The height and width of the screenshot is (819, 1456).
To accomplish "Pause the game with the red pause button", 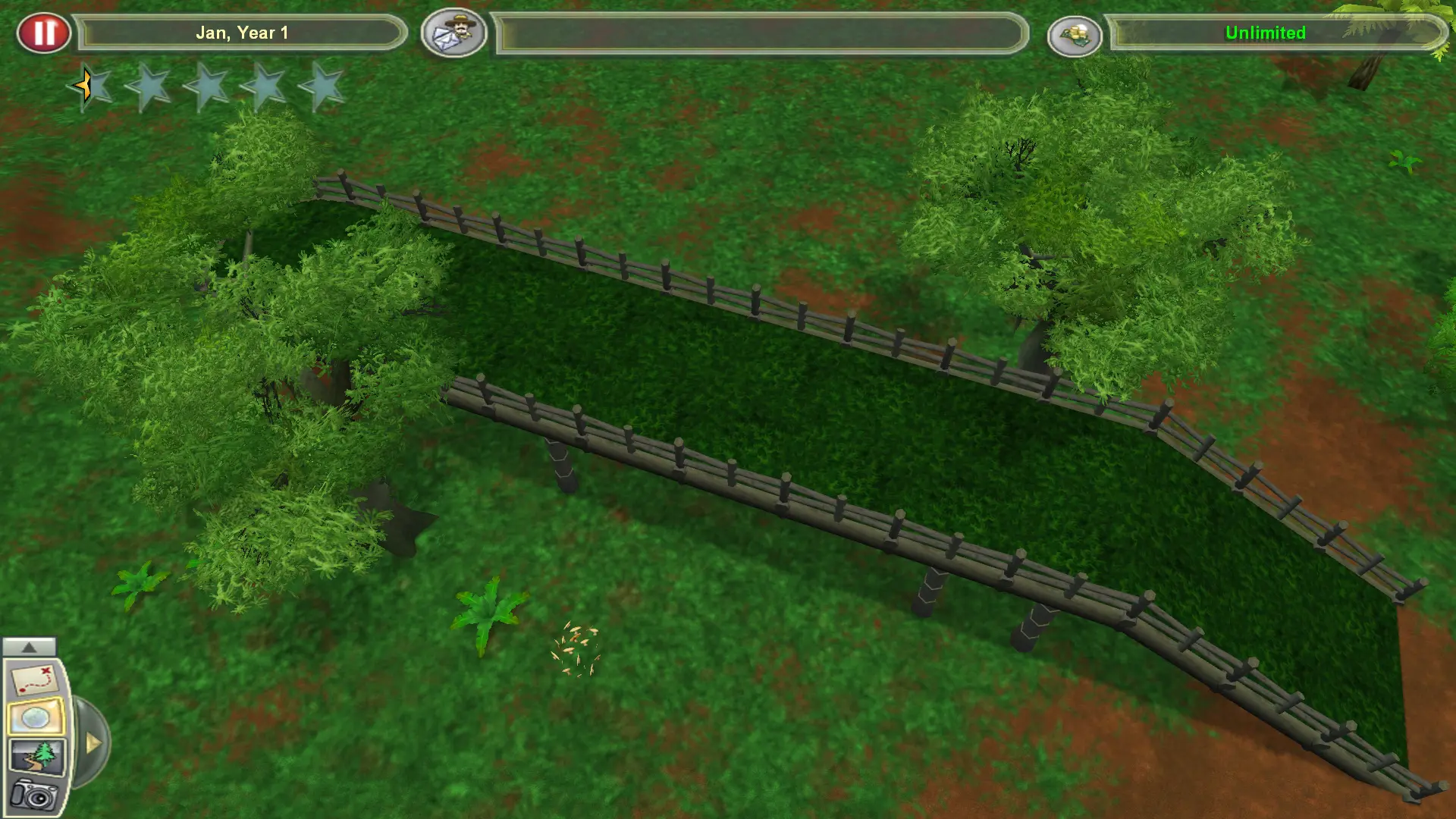I will pyautogui.click(x=45, y=33).
